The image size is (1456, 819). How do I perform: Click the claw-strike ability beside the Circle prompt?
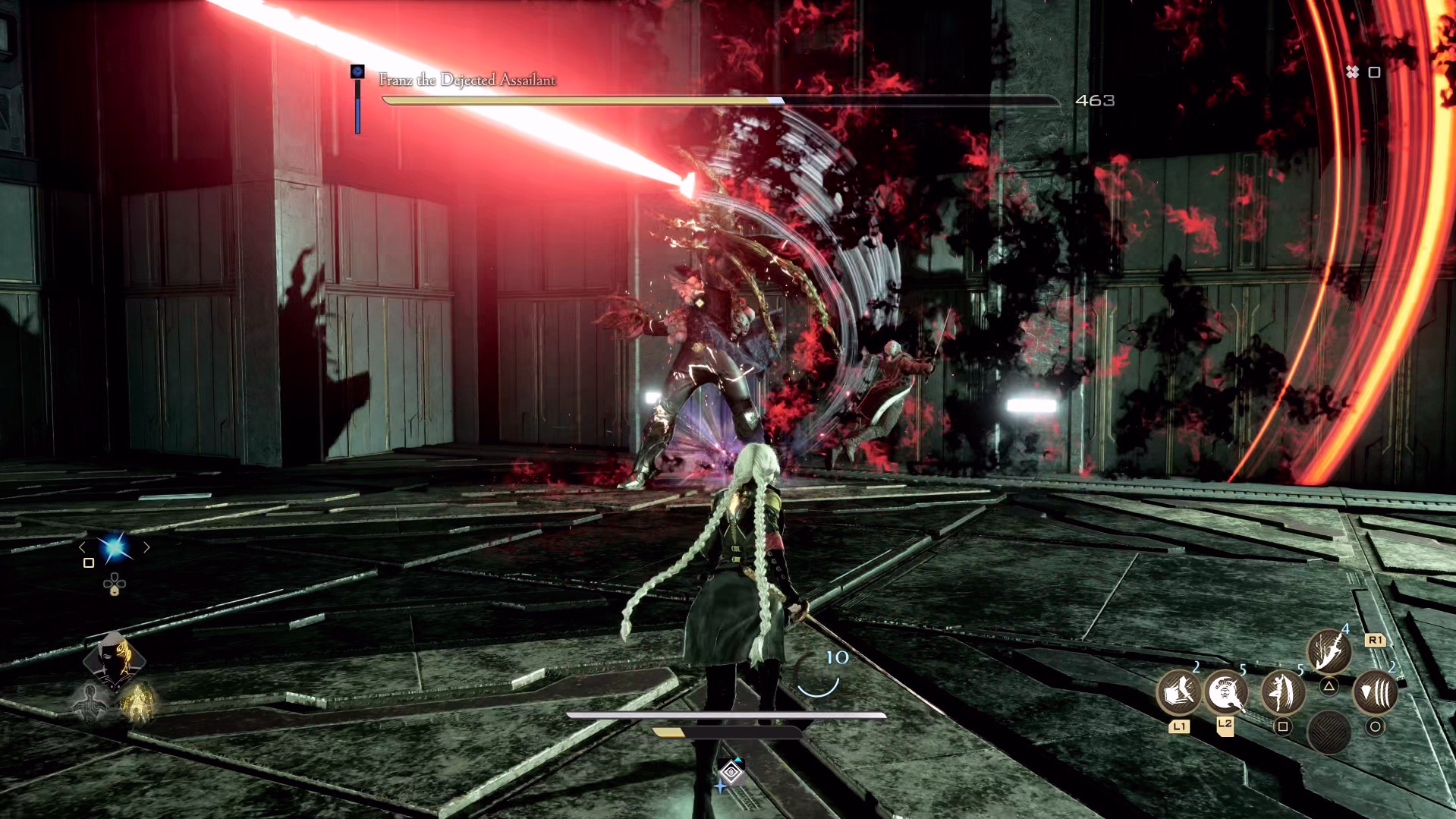click(x=1377, y=693)
